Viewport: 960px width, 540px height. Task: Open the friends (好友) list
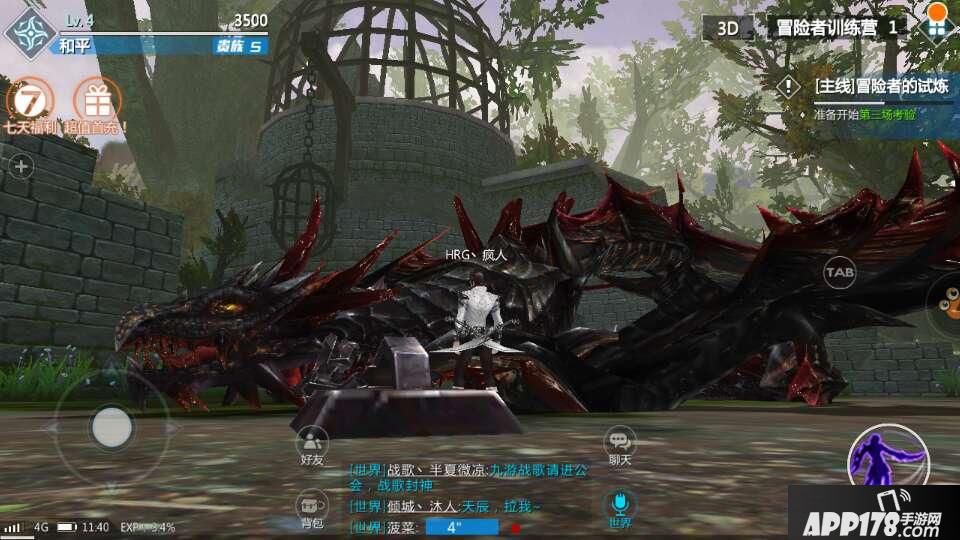[x=312, y=446]
